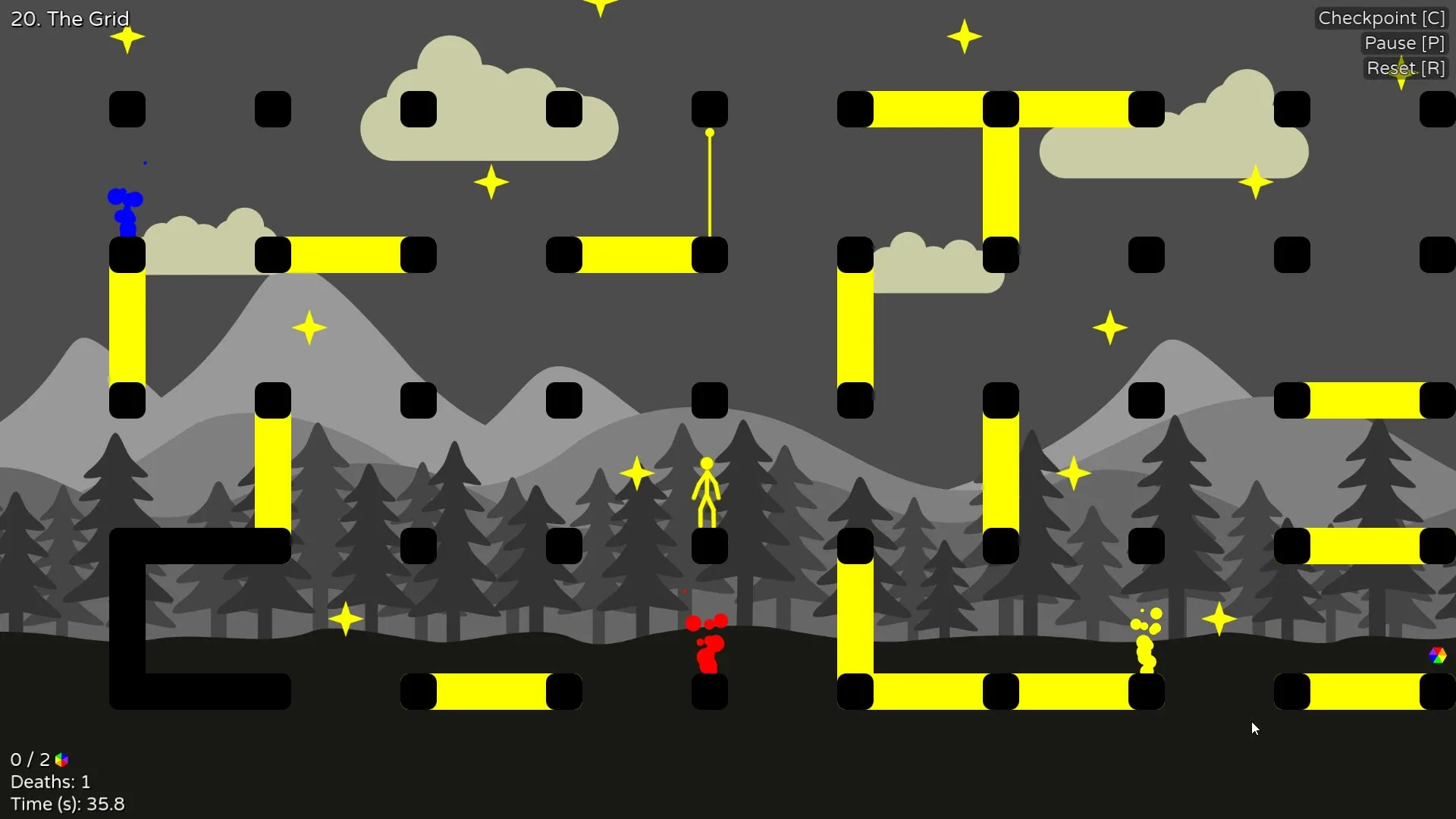This screenshot has width=1456, height=819.
Task: Click the Time (s): 35.8 counter text
Action: pos(68,804)
